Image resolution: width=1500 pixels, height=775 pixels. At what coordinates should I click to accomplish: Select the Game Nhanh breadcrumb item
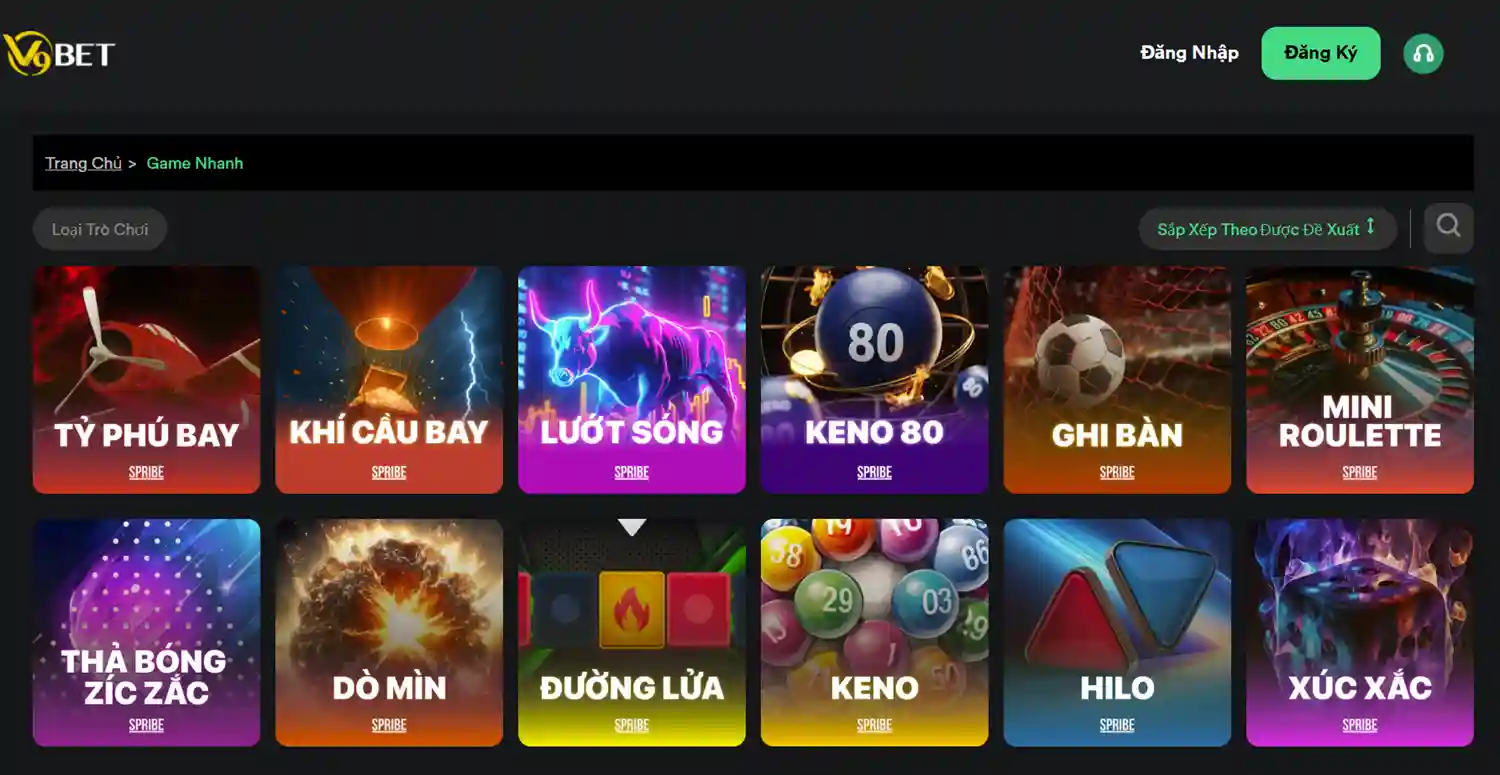pos(195,163)
